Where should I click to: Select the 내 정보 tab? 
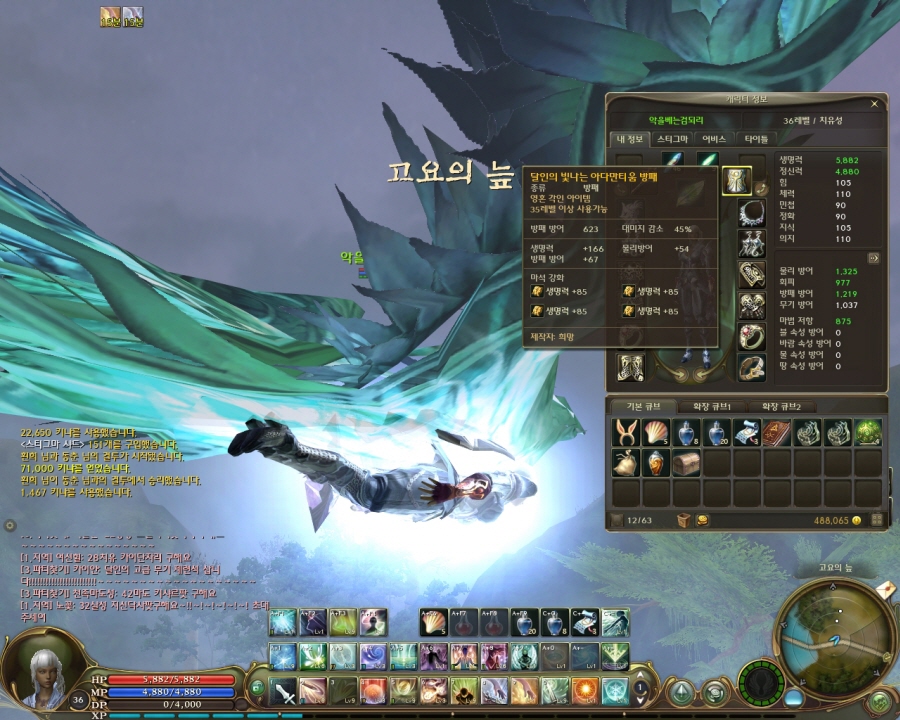[x=629, y=139]
